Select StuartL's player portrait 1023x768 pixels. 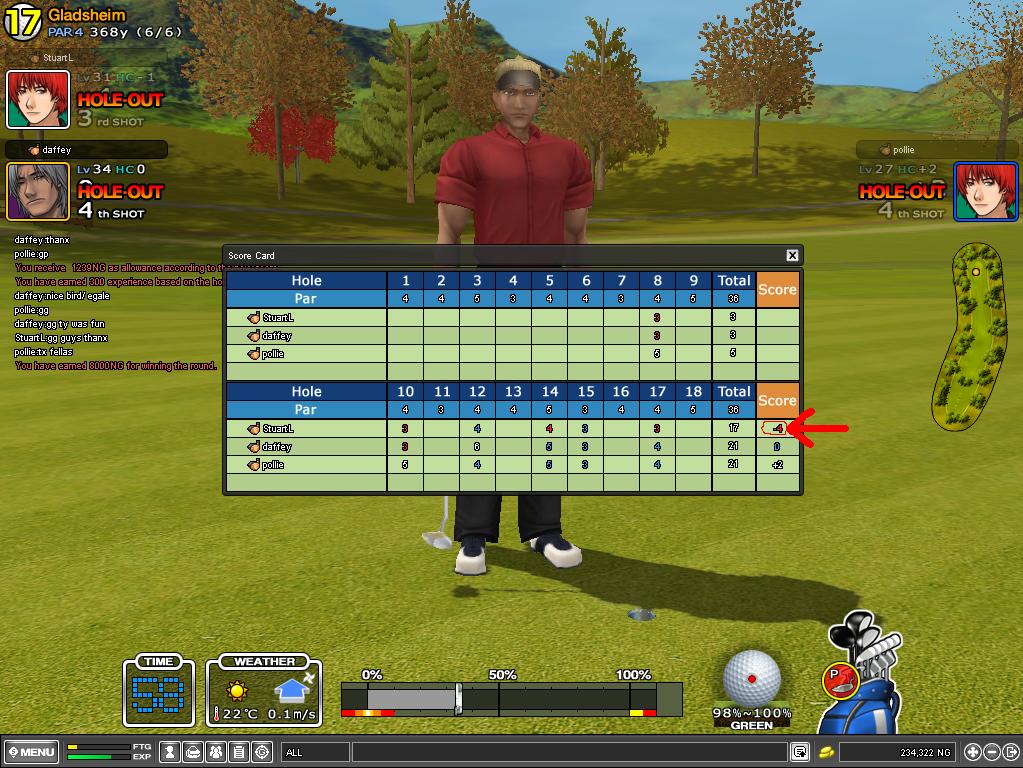pos(38,99)
